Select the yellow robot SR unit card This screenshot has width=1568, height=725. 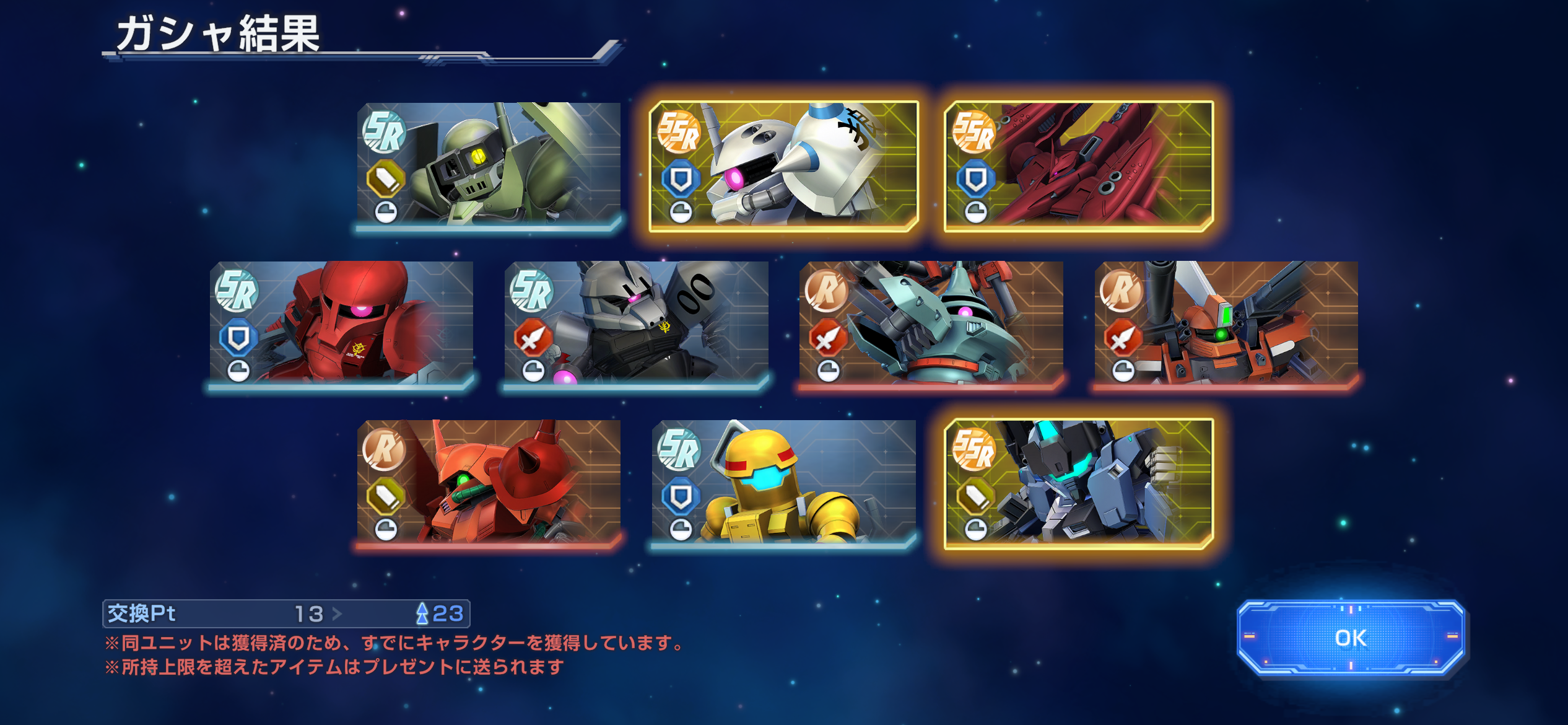[x=783, y=483]
